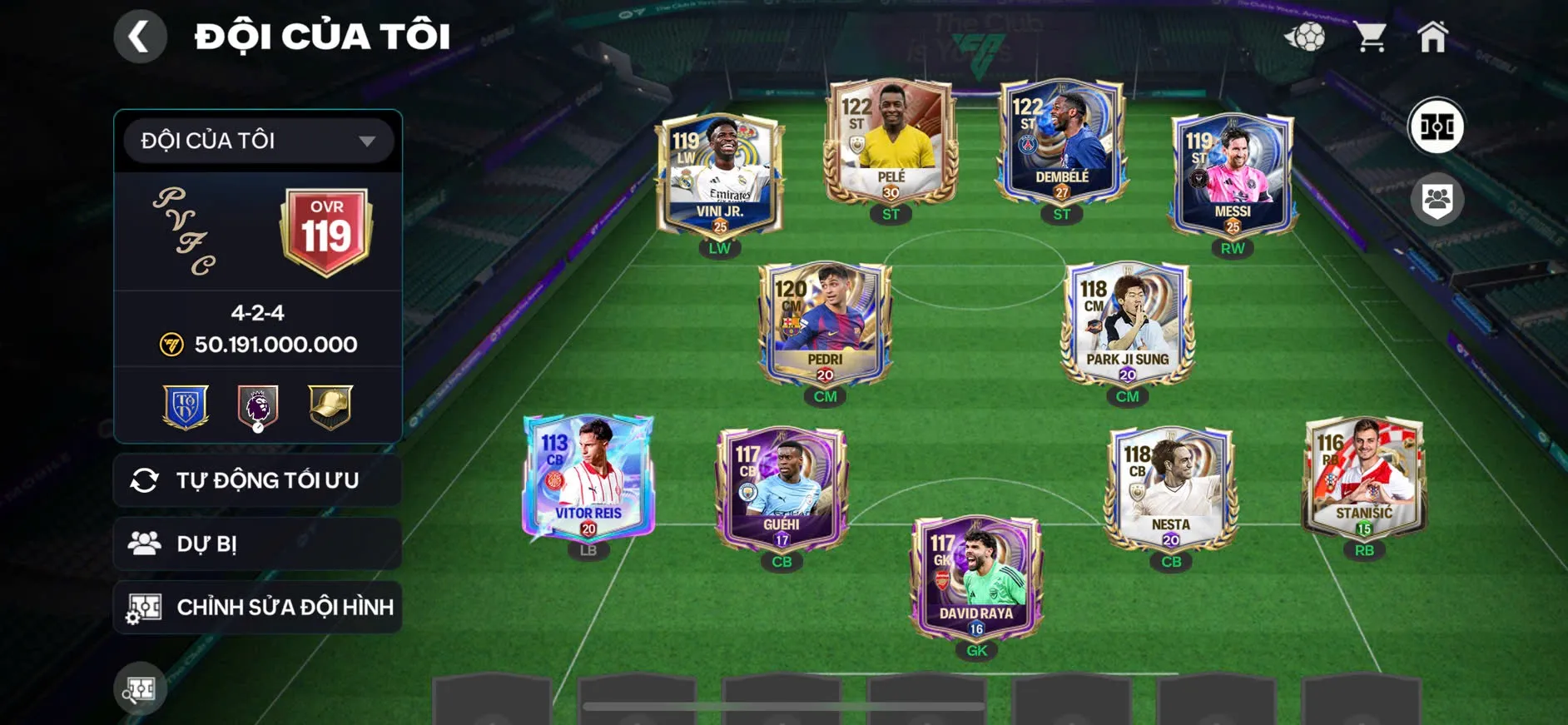Screen dimensions: 1568x725
Task: Open CHỈNH SỬA ĐỘI HÌNH lineup editor
Action: click(287, 607)
